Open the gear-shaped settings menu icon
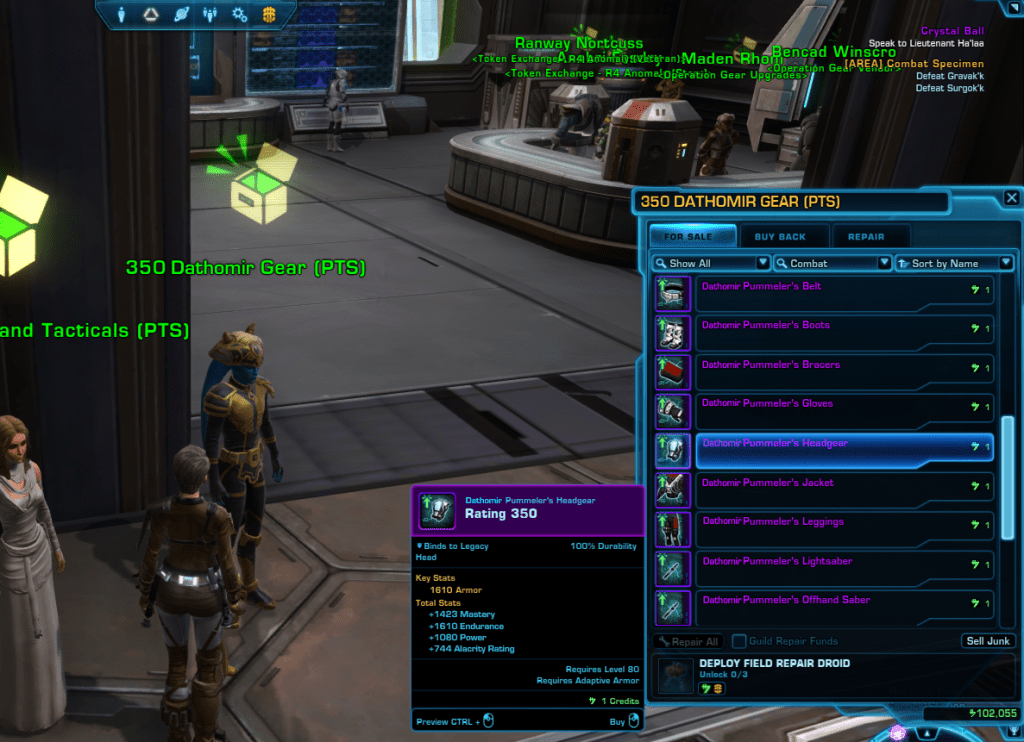Screen dimensions: 1024x742 coord(239,14)
